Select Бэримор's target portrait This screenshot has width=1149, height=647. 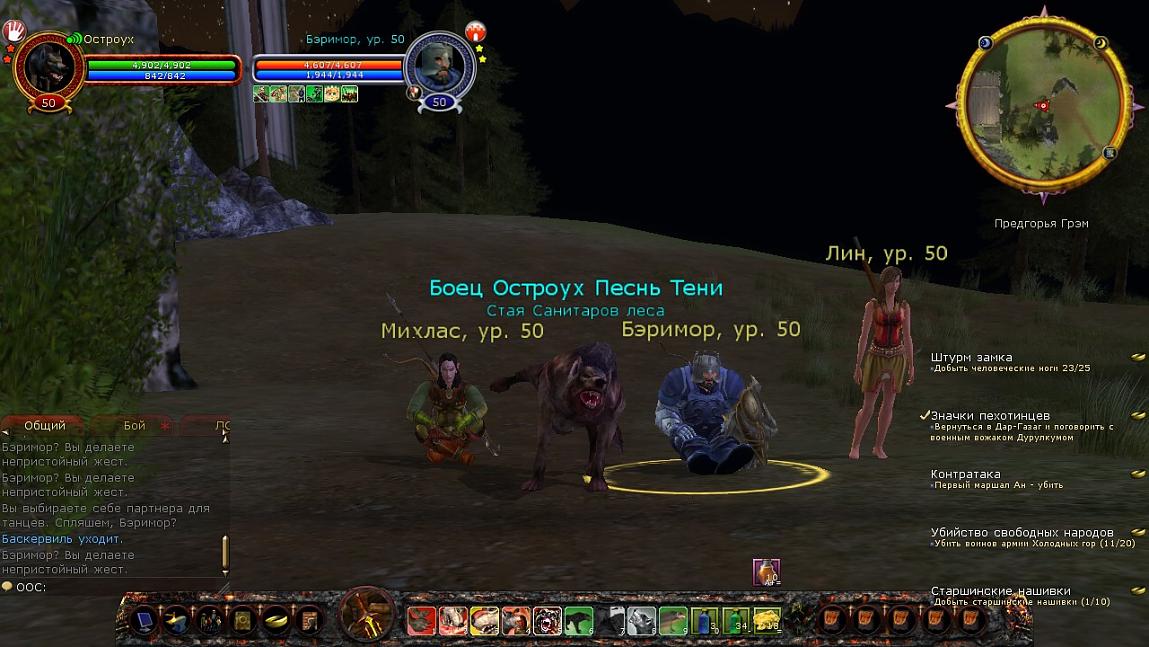pyautogui.click(x=439, y=66)
